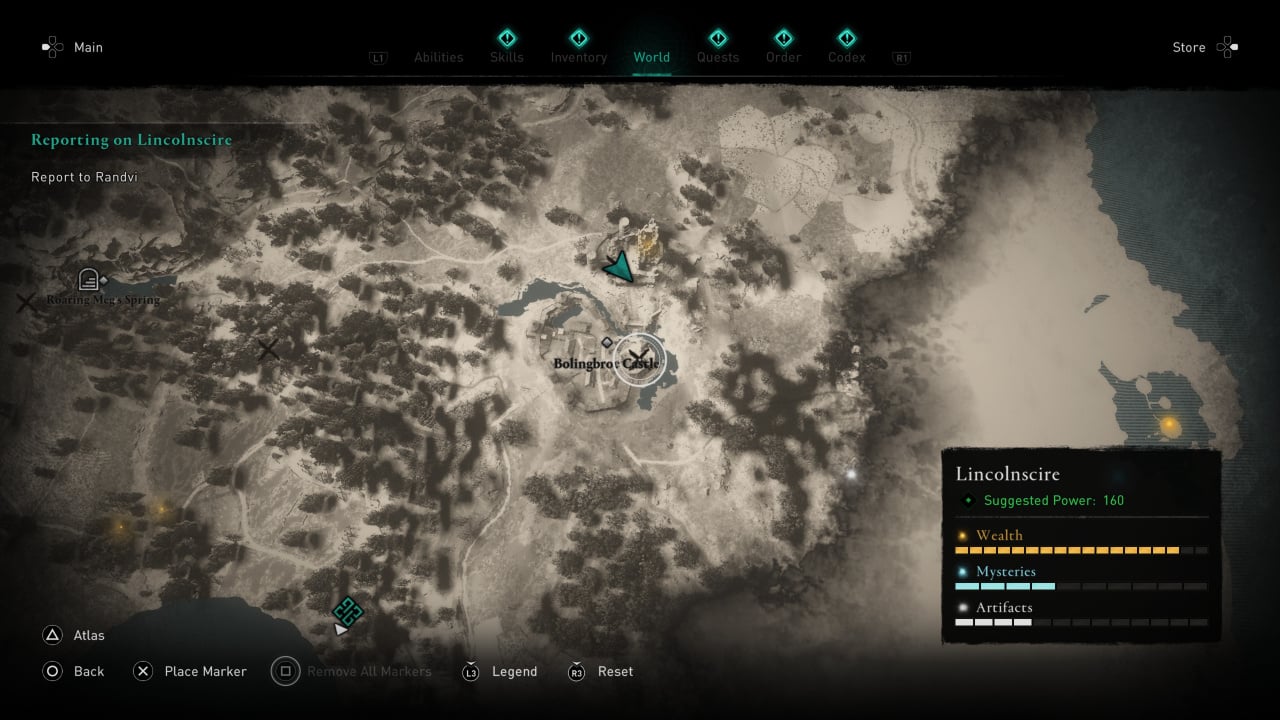
Task: Open the Abilities tab
Action: pyautogui.click(x=438, y=57)
